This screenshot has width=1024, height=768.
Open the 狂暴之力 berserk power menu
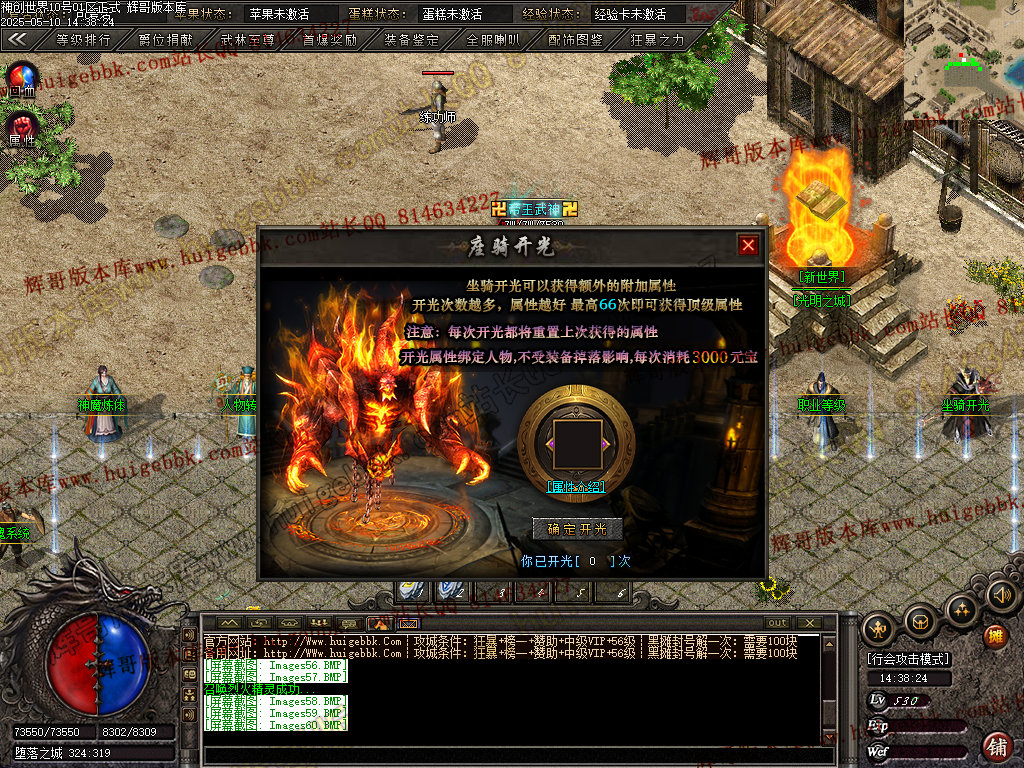click(658, 40)
